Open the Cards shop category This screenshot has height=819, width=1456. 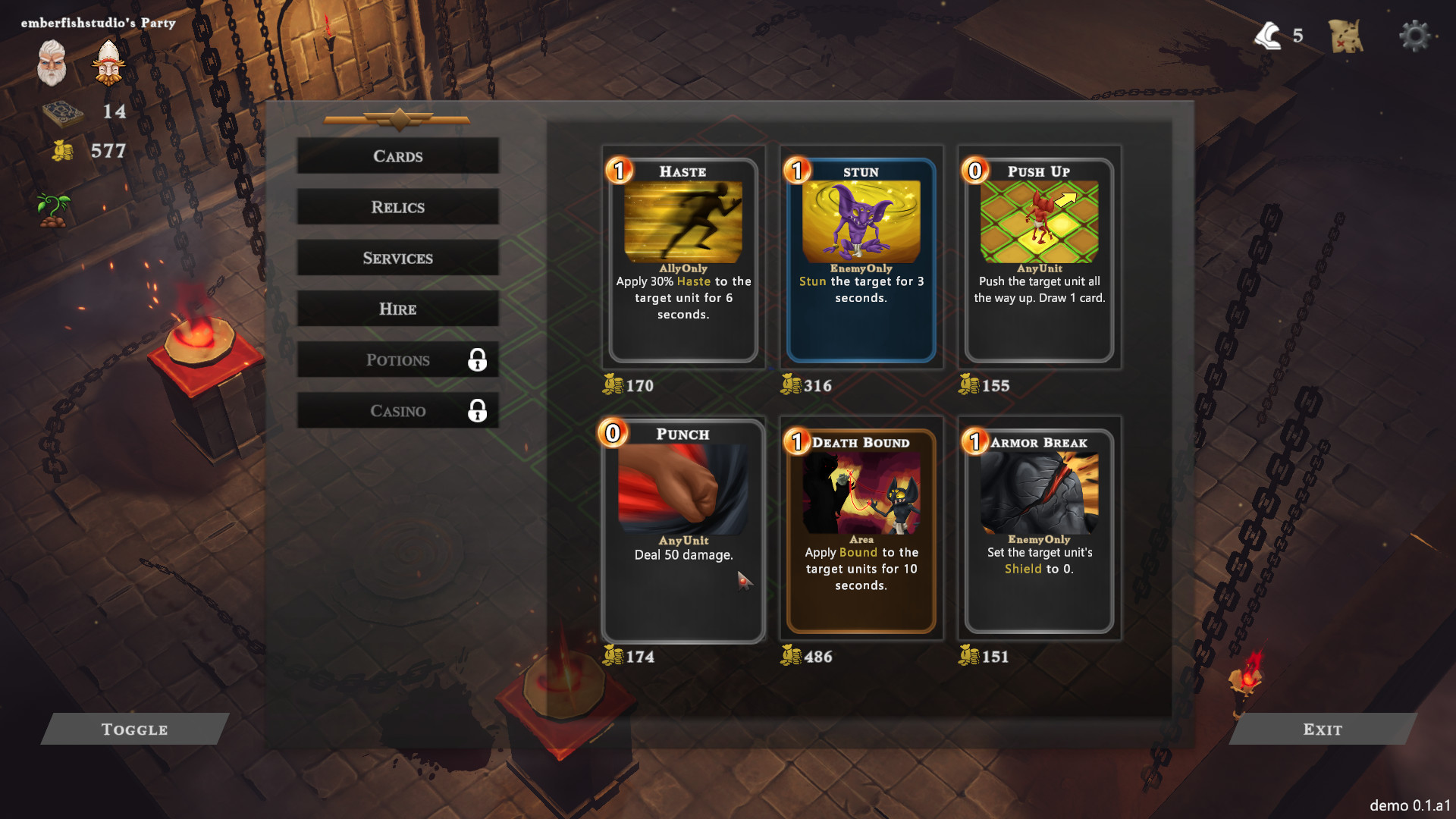point(397,156)
